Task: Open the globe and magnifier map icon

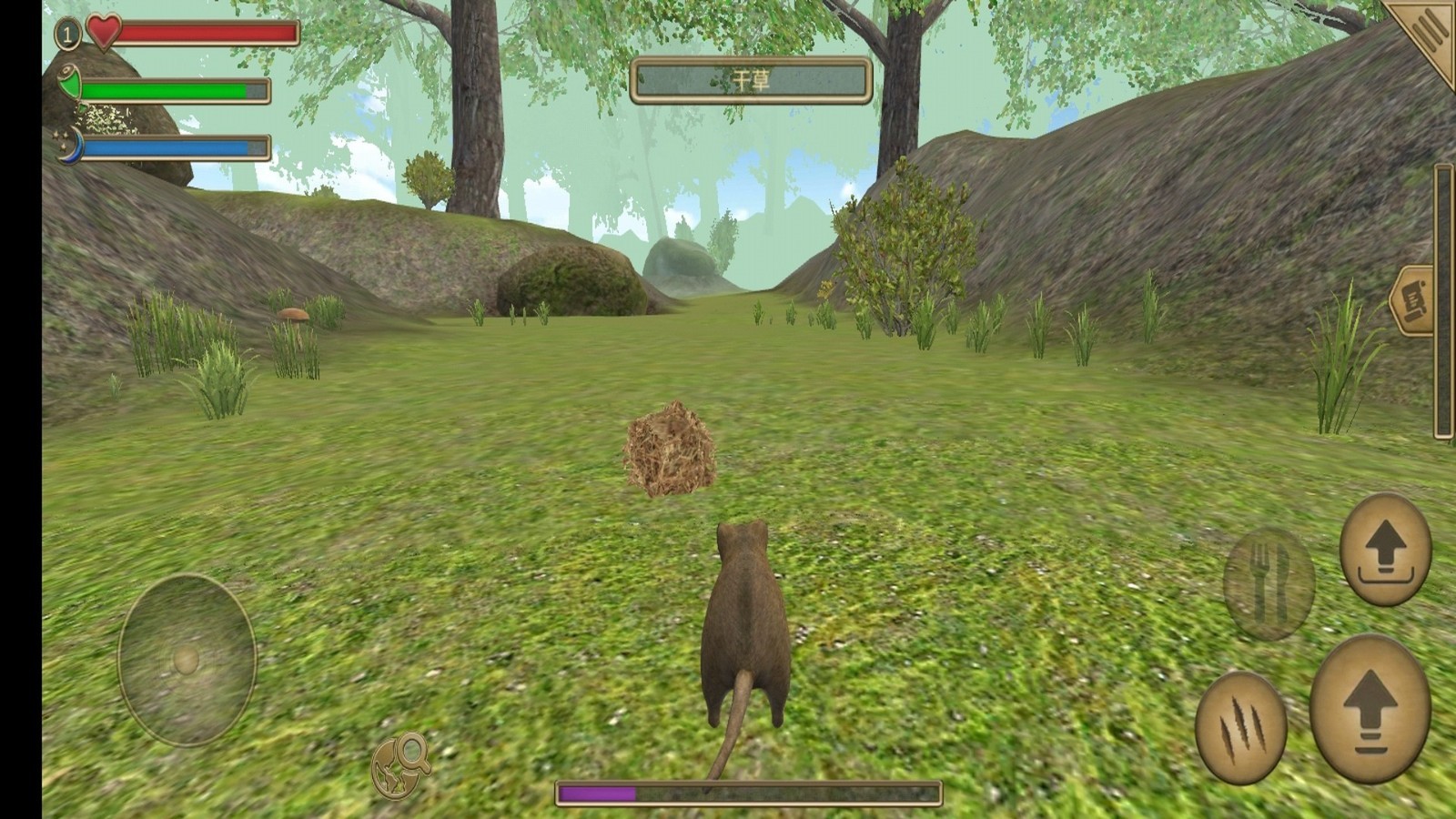Action: (x=400, y=764)
